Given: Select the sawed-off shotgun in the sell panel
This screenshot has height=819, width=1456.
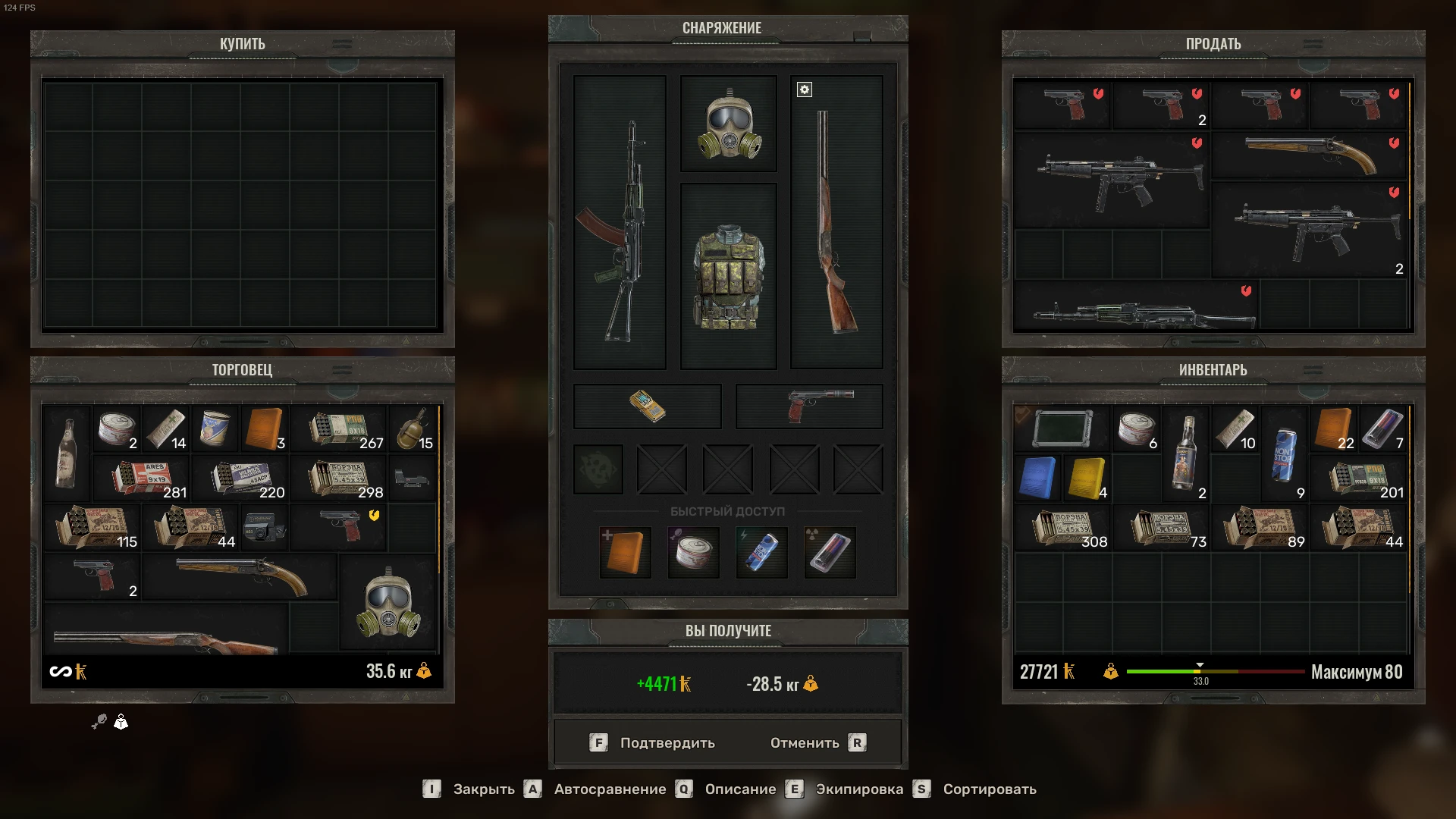Looking at the screenshot, I should (x=1309, y=154).
